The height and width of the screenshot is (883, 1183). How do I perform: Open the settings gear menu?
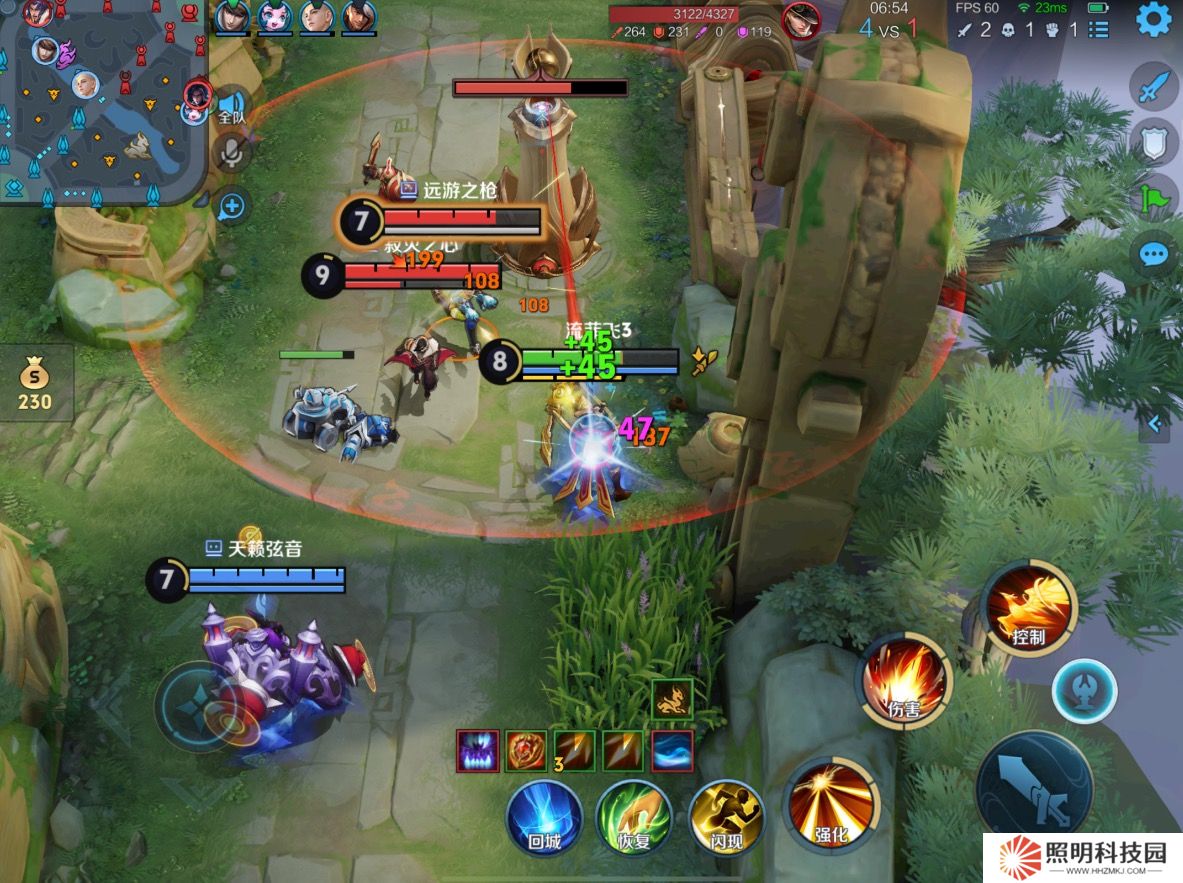pos(1154,19)
